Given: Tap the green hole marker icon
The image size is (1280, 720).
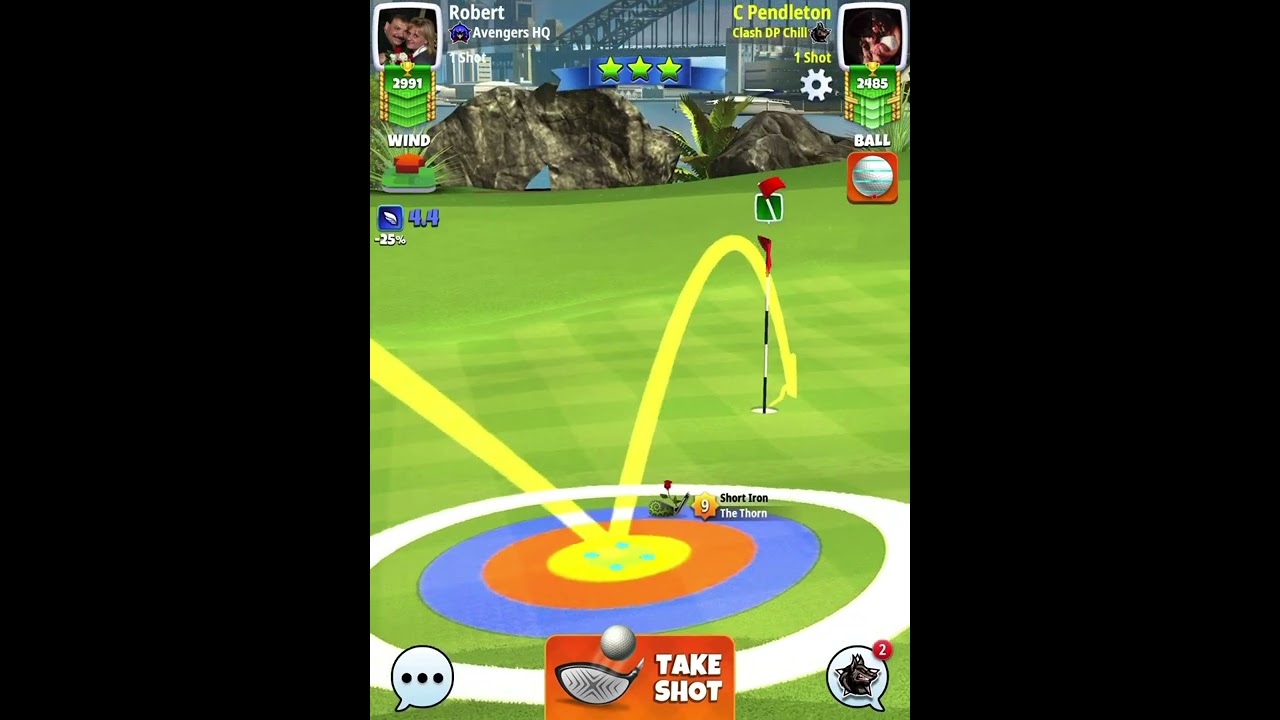Looking at the screenshot, I should [768, 207].
